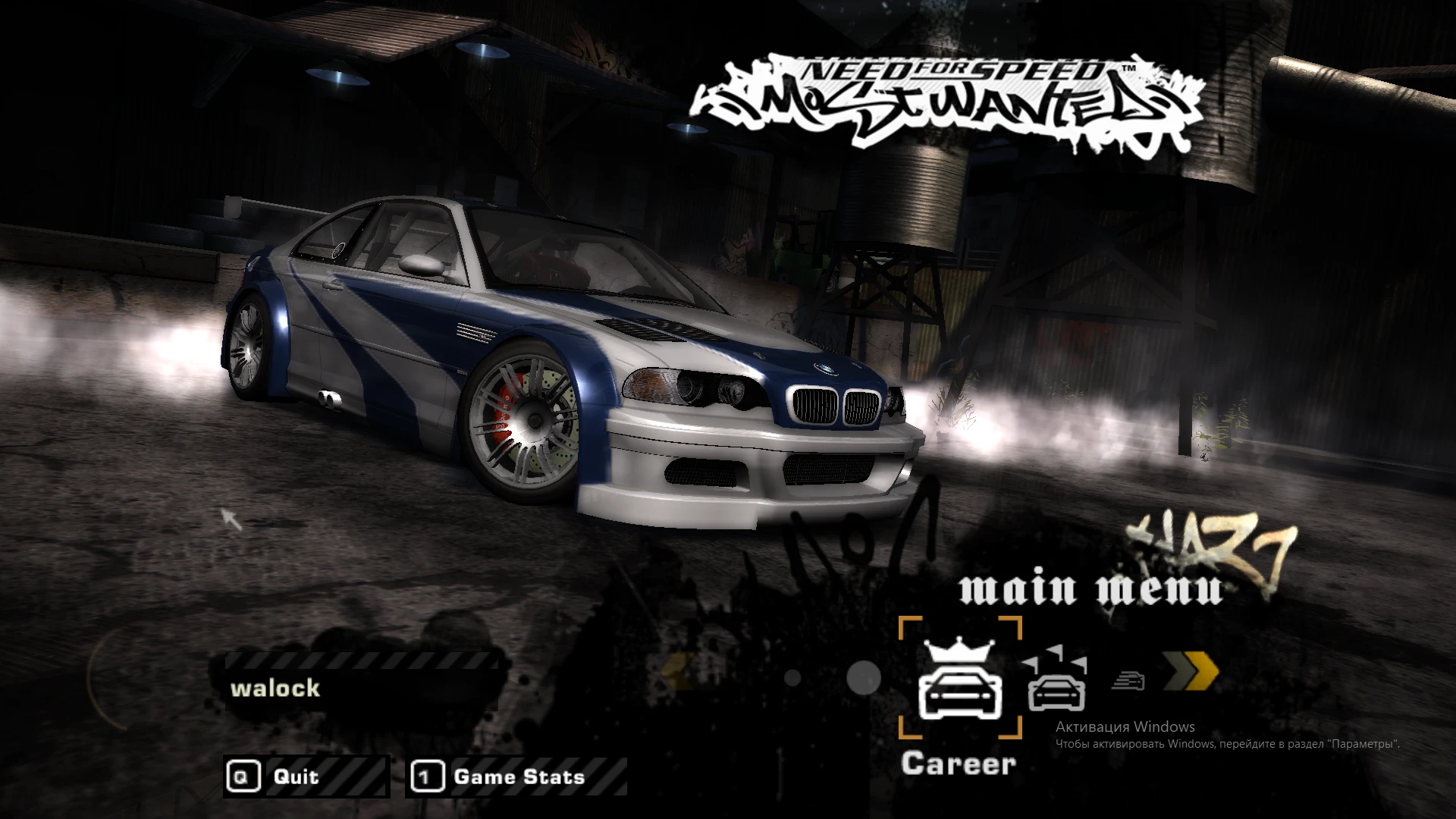Click the 1 key prompt icon
The height and width of the screenshot is (819, 1456).
(x=428, y=777)
